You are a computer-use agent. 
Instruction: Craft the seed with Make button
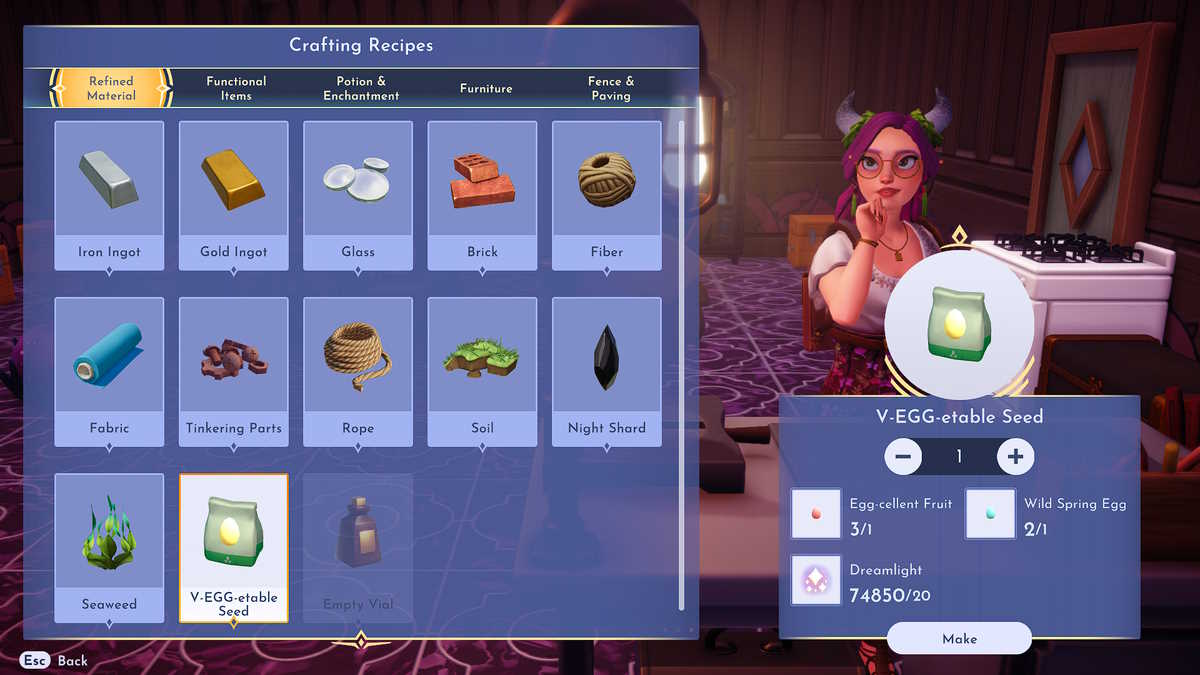coord(959,638)
